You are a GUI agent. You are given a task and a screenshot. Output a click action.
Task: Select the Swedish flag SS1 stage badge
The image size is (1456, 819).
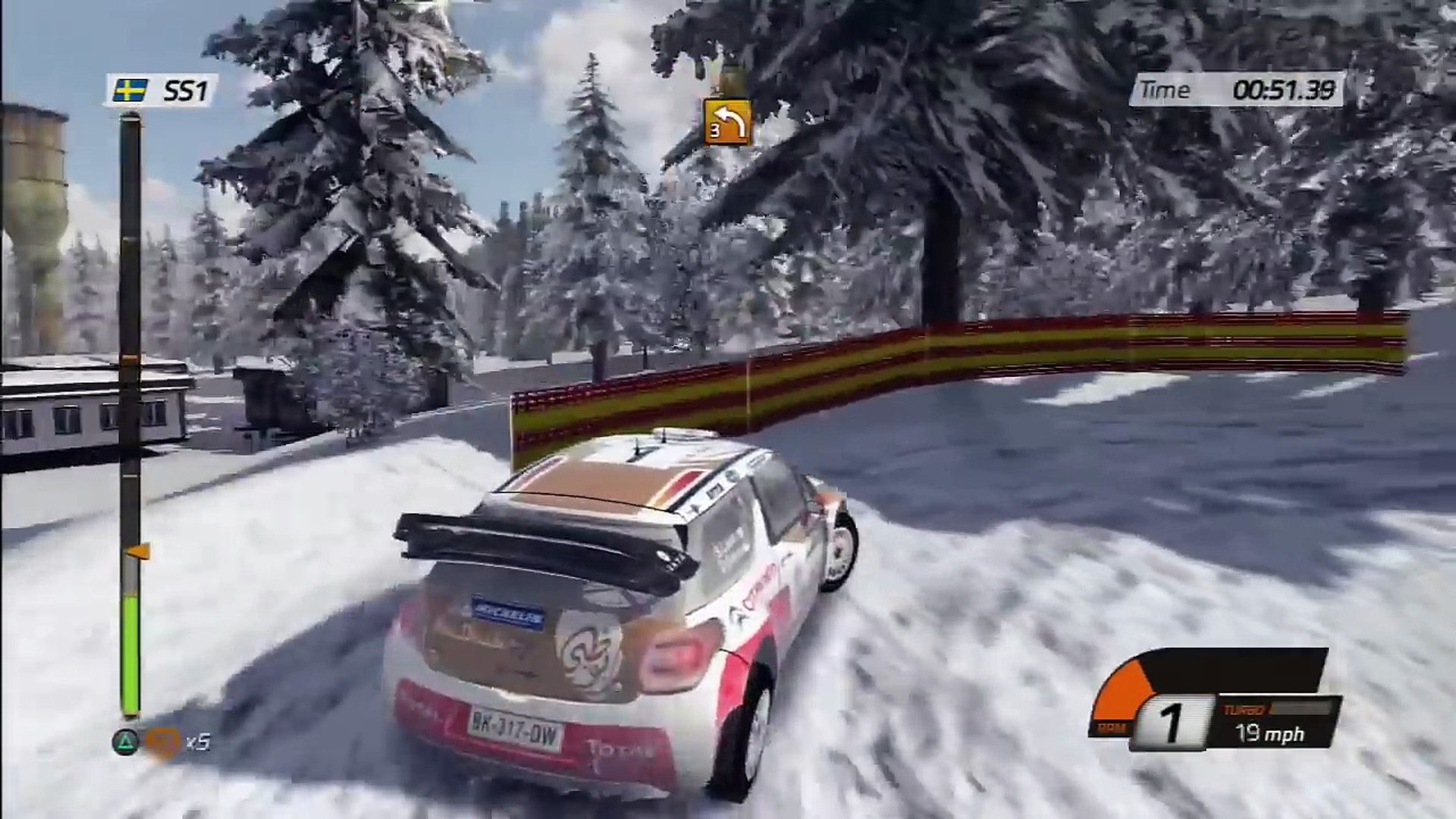(x=162, y=91)
